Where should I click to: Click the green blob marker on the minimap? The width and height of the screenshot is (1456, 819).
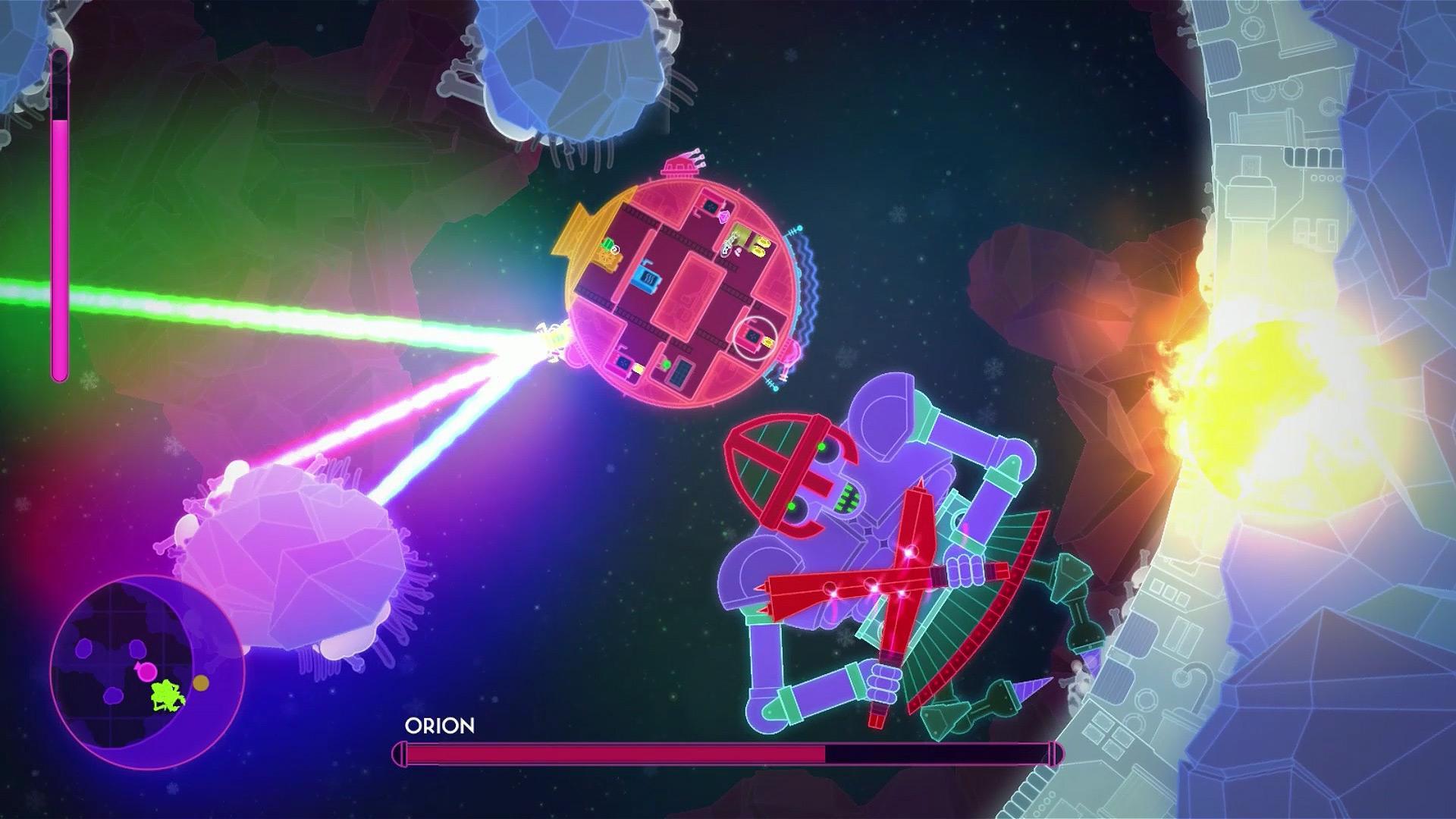tap(167, 696)
